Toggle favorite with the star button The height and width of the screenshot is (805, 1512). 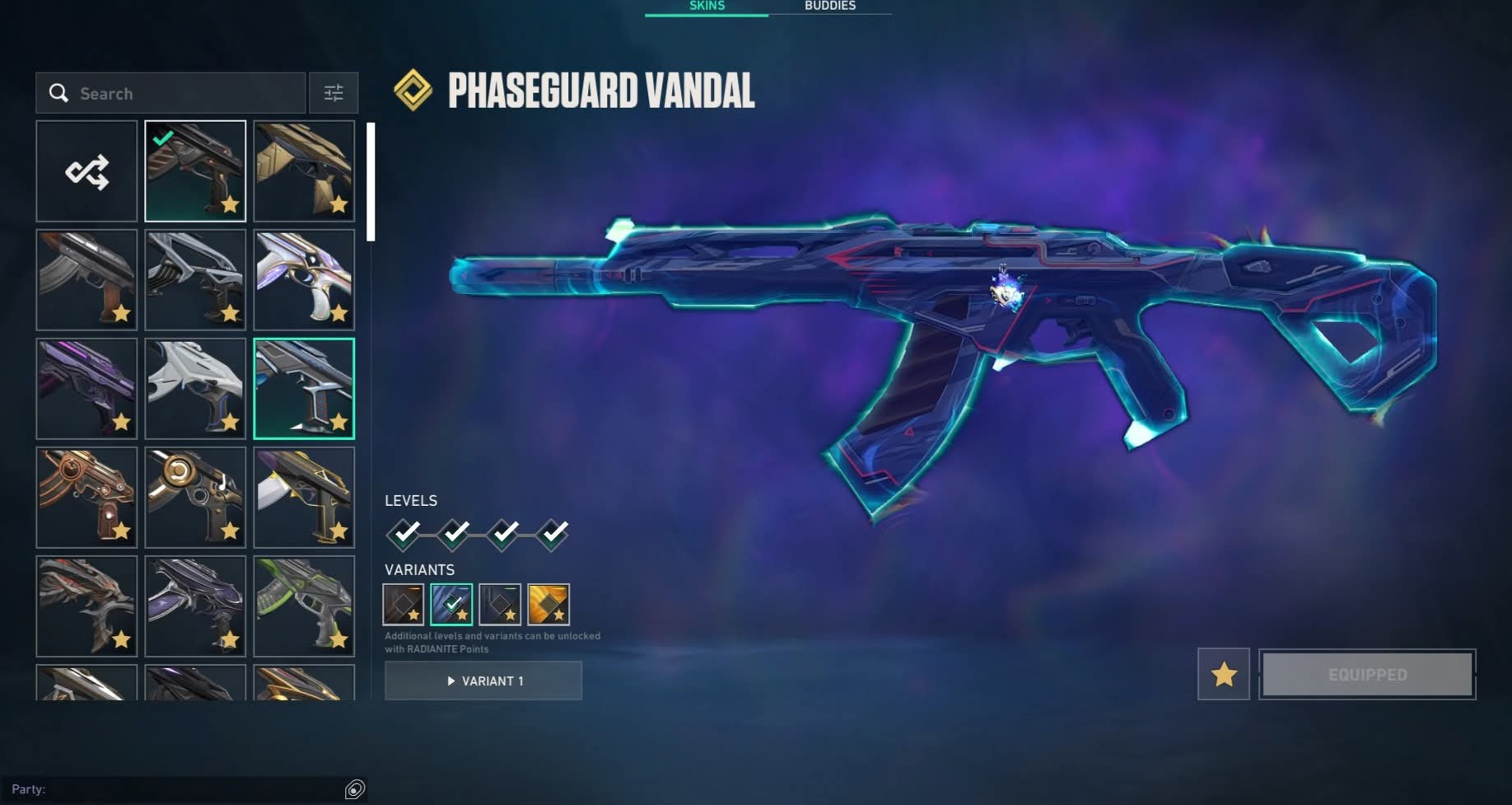[1223, 674]
